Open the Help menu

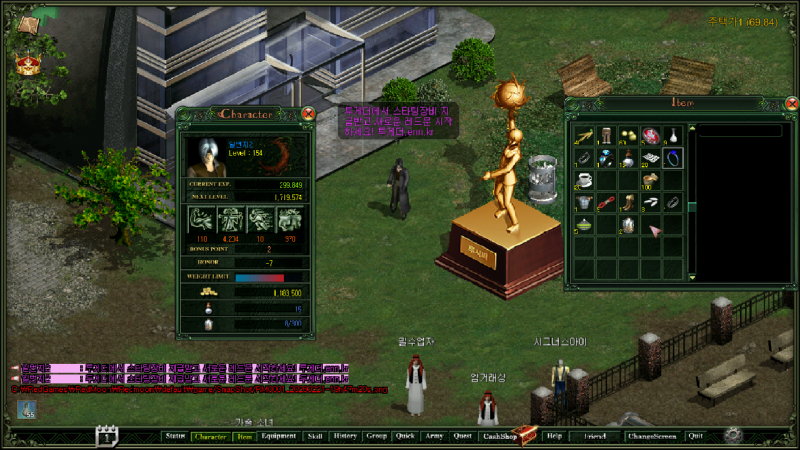(x=554, y=436)
